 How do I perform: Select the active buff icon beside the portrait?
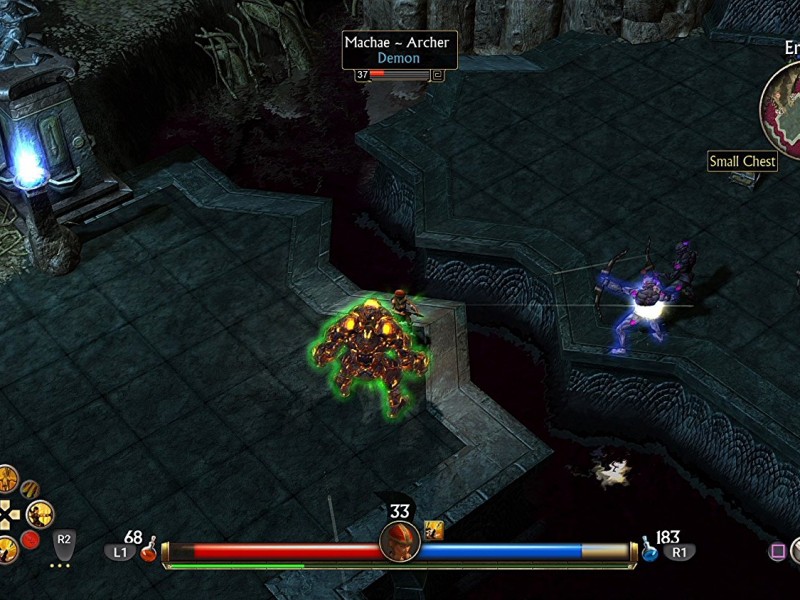434,530
